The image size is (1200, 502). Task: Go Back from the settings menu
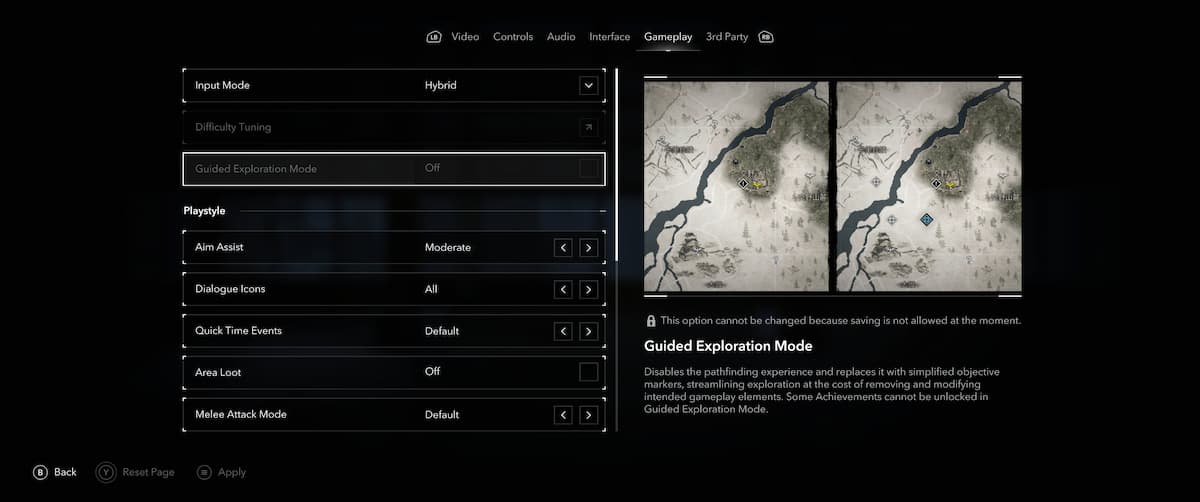pyautogui.click(x=55, y=472)
